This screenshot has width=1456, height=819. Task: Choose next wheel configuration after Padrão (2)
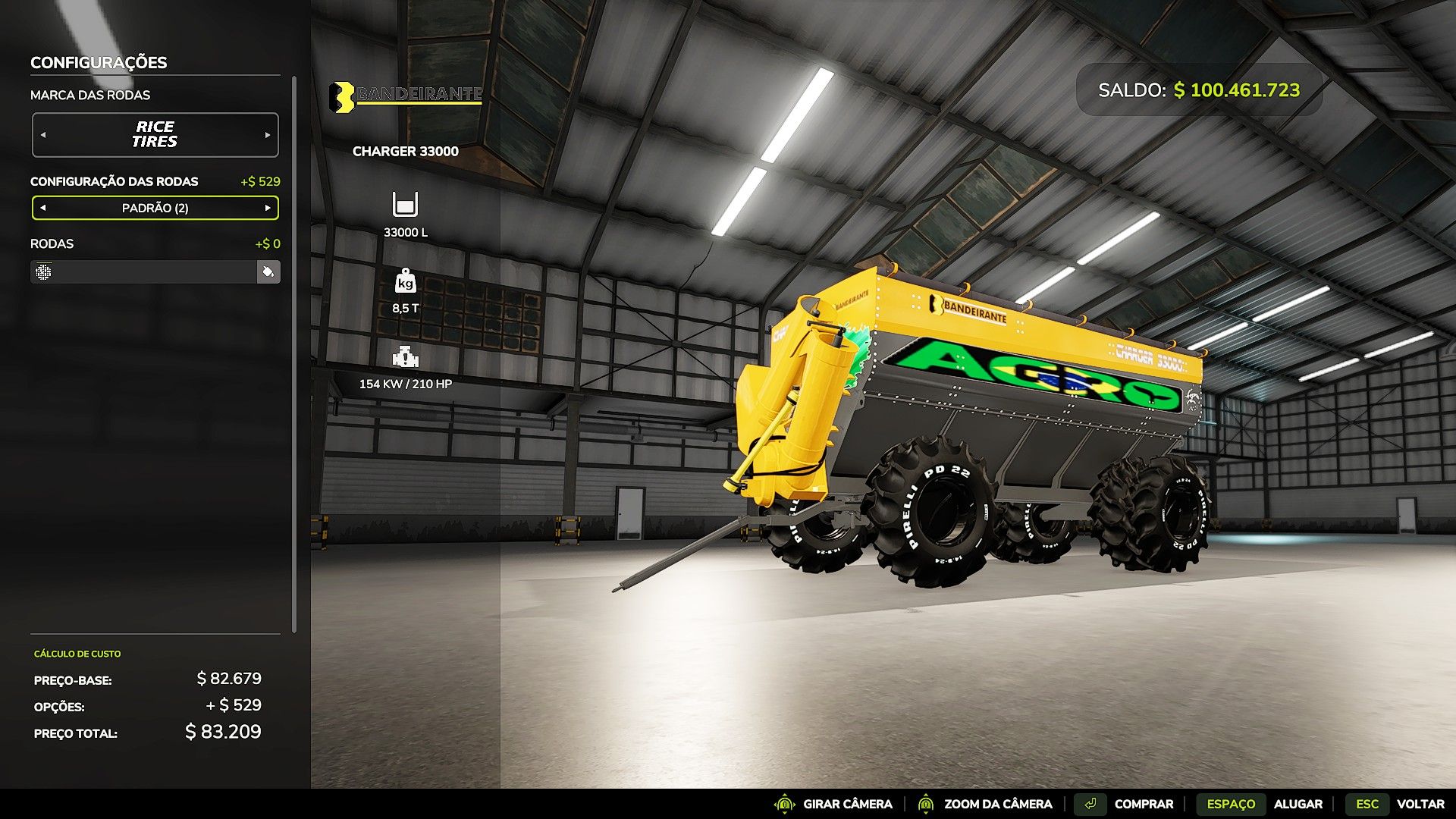click(268, 208)
